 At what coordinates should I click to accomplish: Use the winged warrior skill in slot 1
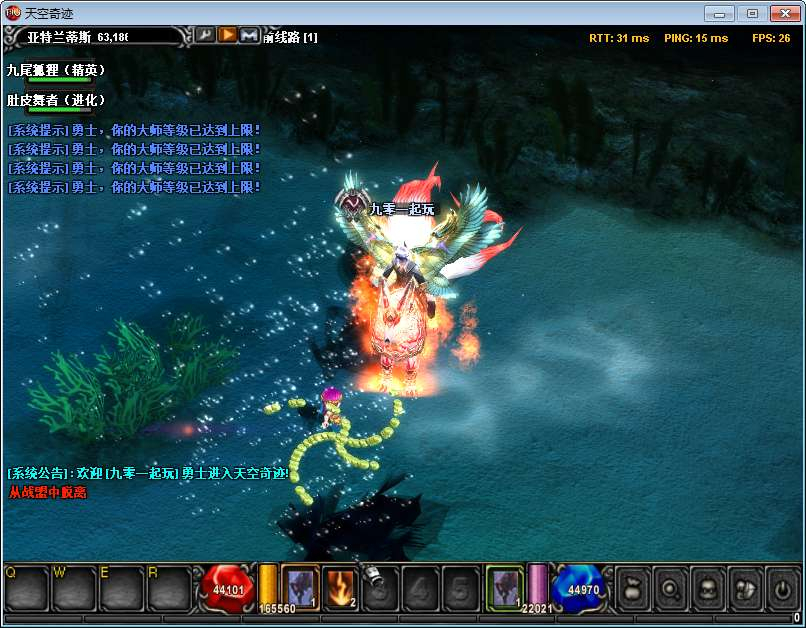[x=300, y=586]
